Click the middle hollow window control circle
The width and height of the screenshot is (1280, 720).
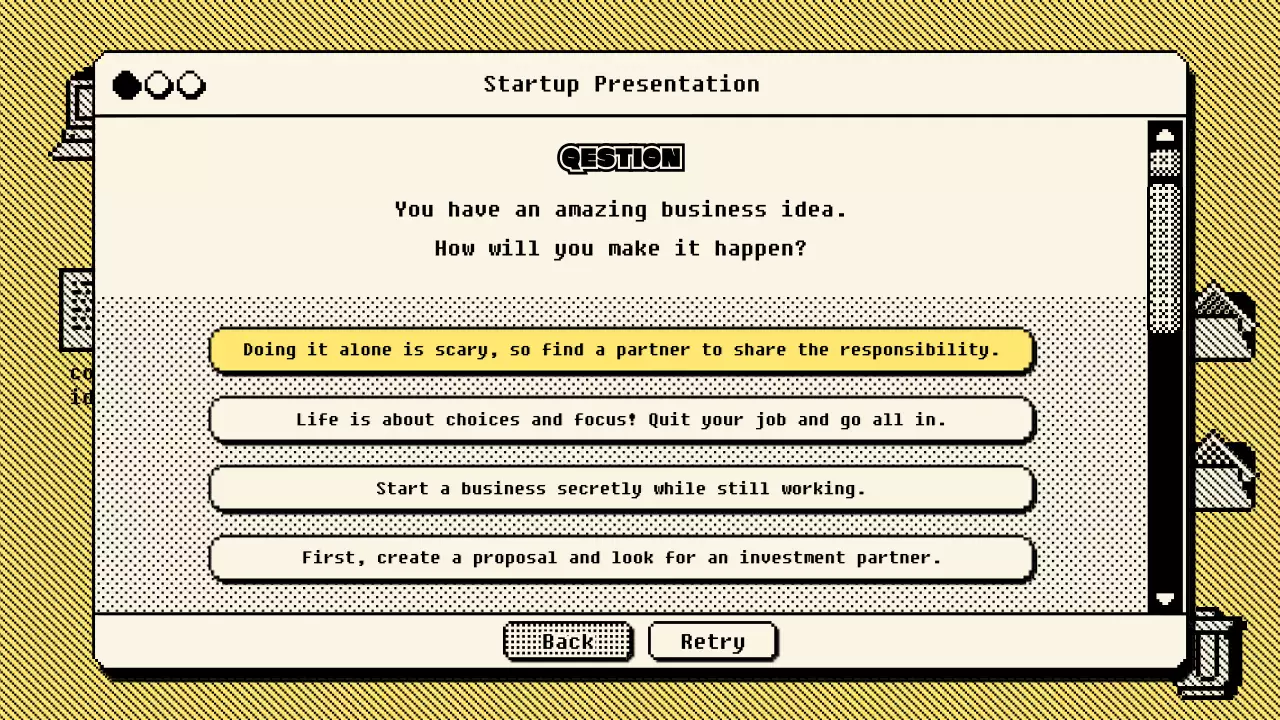tap(158, 85)
